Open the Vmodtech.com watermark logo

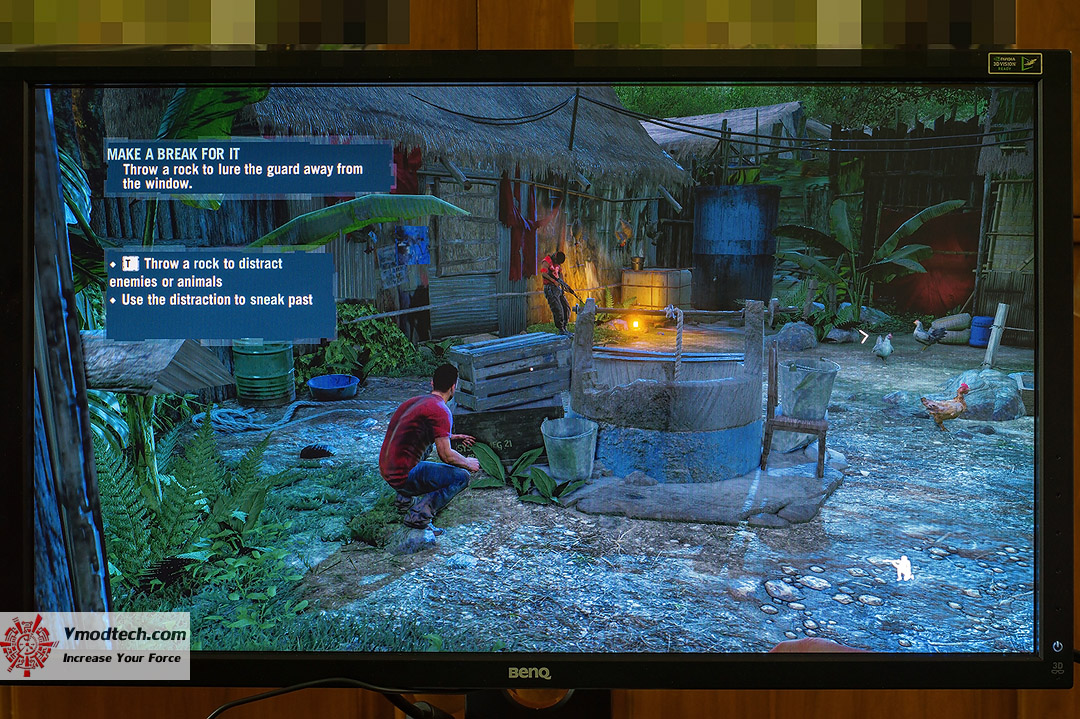pos(95,646)
